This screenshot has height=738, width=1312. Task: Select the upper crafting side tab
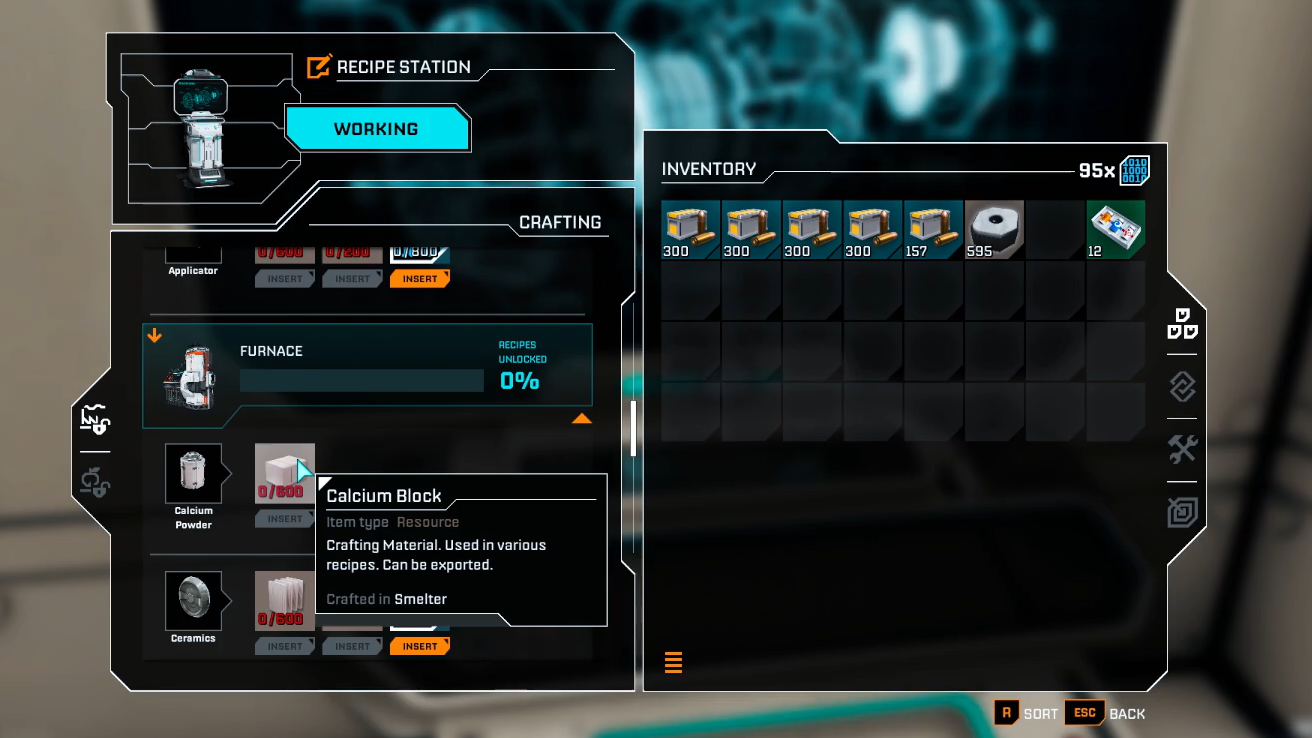(x=95, y=420)
